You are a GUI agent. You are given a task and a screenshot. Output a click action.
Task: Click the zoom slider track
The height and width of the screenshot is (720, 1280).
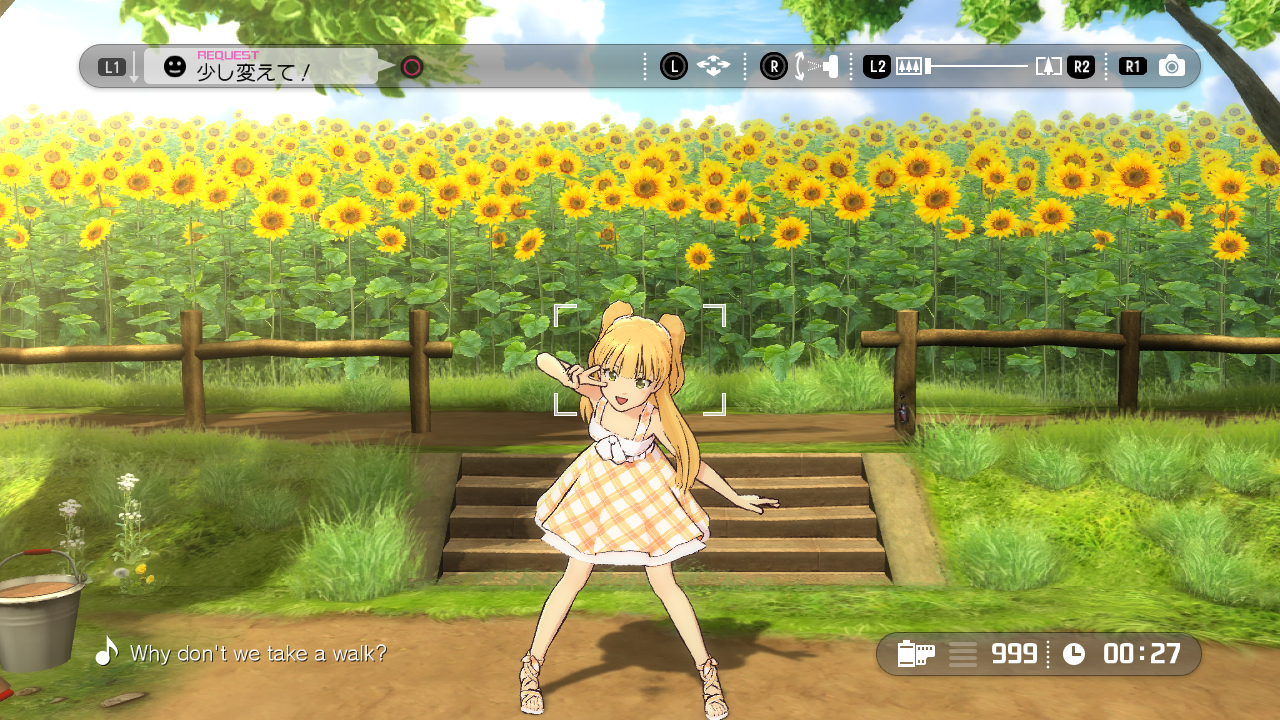coord(978,67)
